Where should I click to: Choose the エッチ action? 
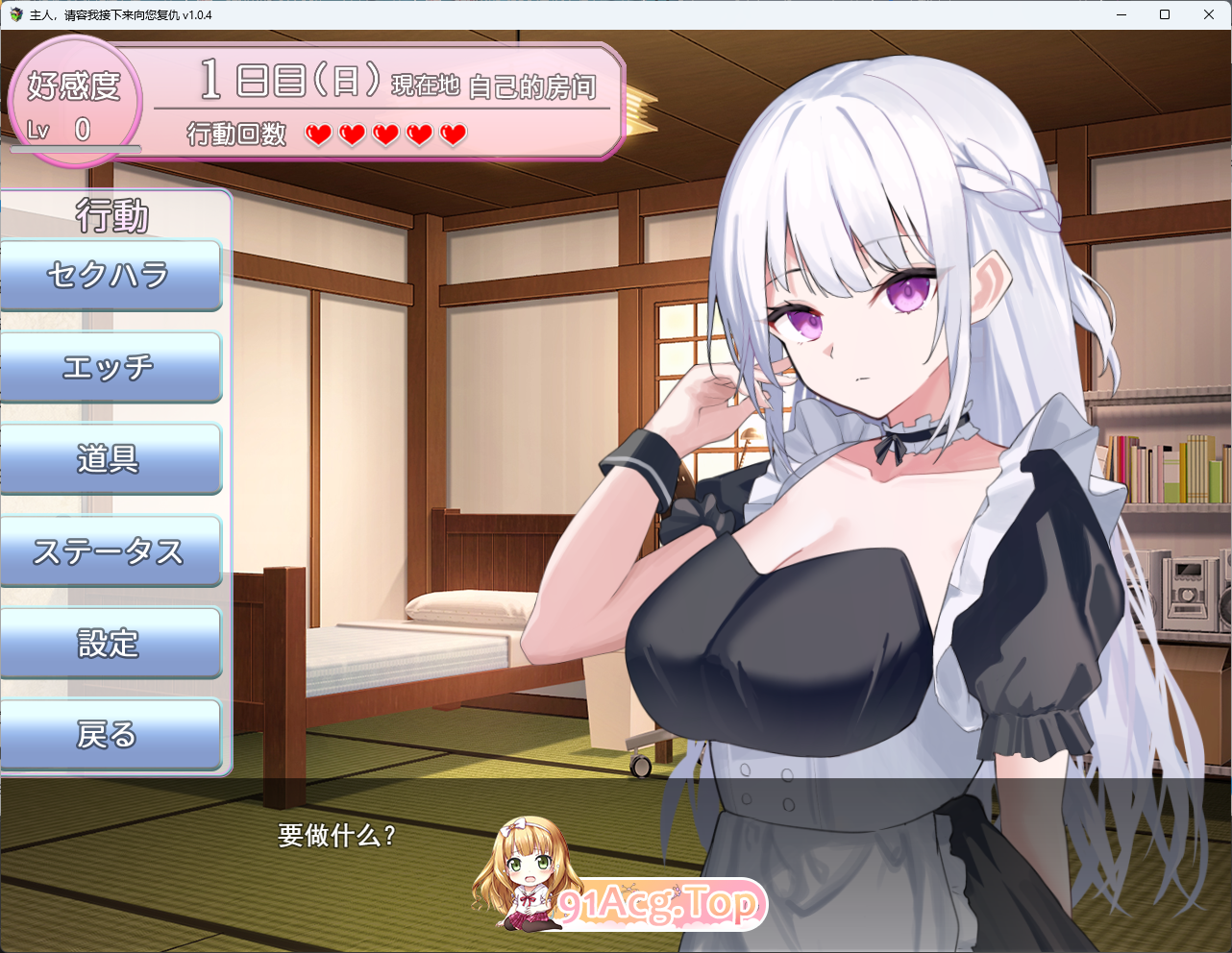pyautogui.click(x=111, y=367)
